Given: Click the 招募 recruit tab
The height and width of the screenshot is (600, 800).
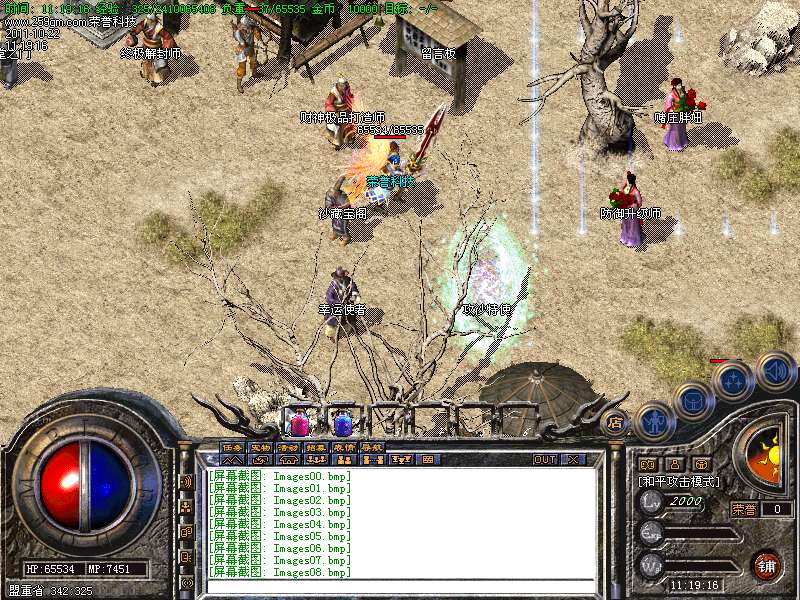Looking at the screenshot, I should point(316,447).
